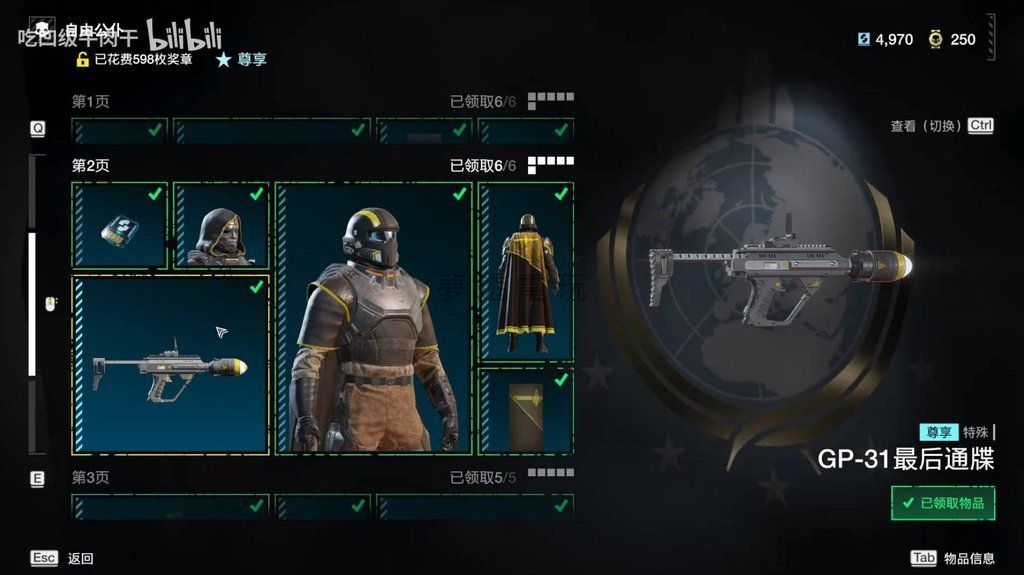Select the super credits reward tile
The image size is (1024, 575).
click(x=119, y=225)
